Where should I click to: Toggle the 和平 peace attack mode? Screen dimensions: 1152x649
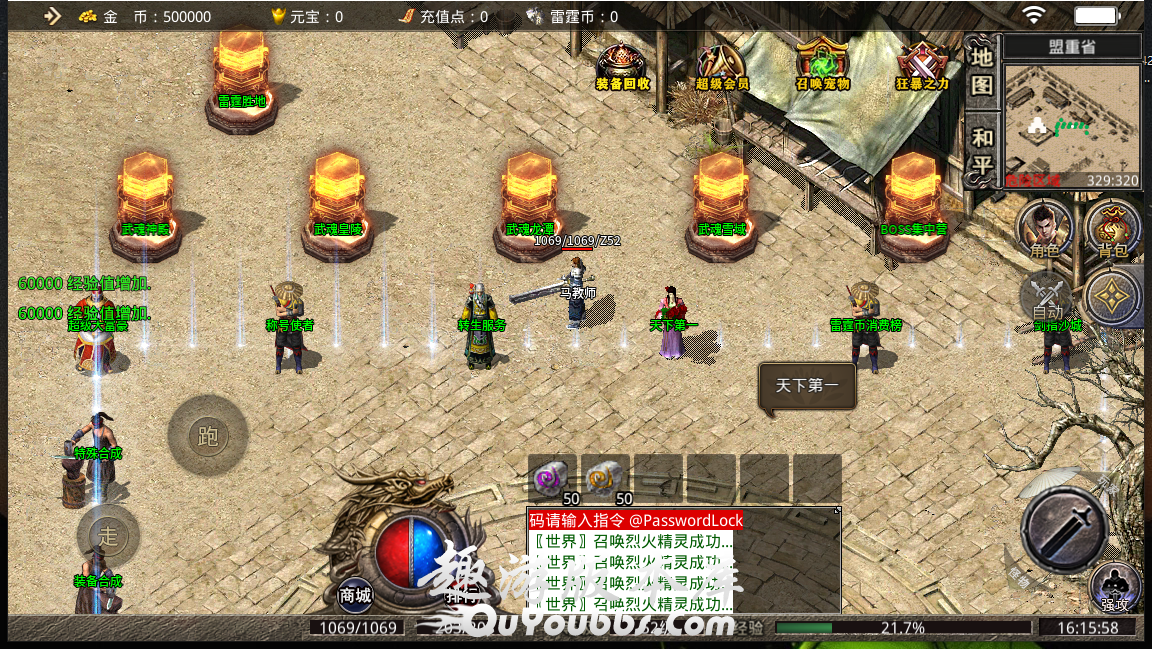(x=982, y=150)
